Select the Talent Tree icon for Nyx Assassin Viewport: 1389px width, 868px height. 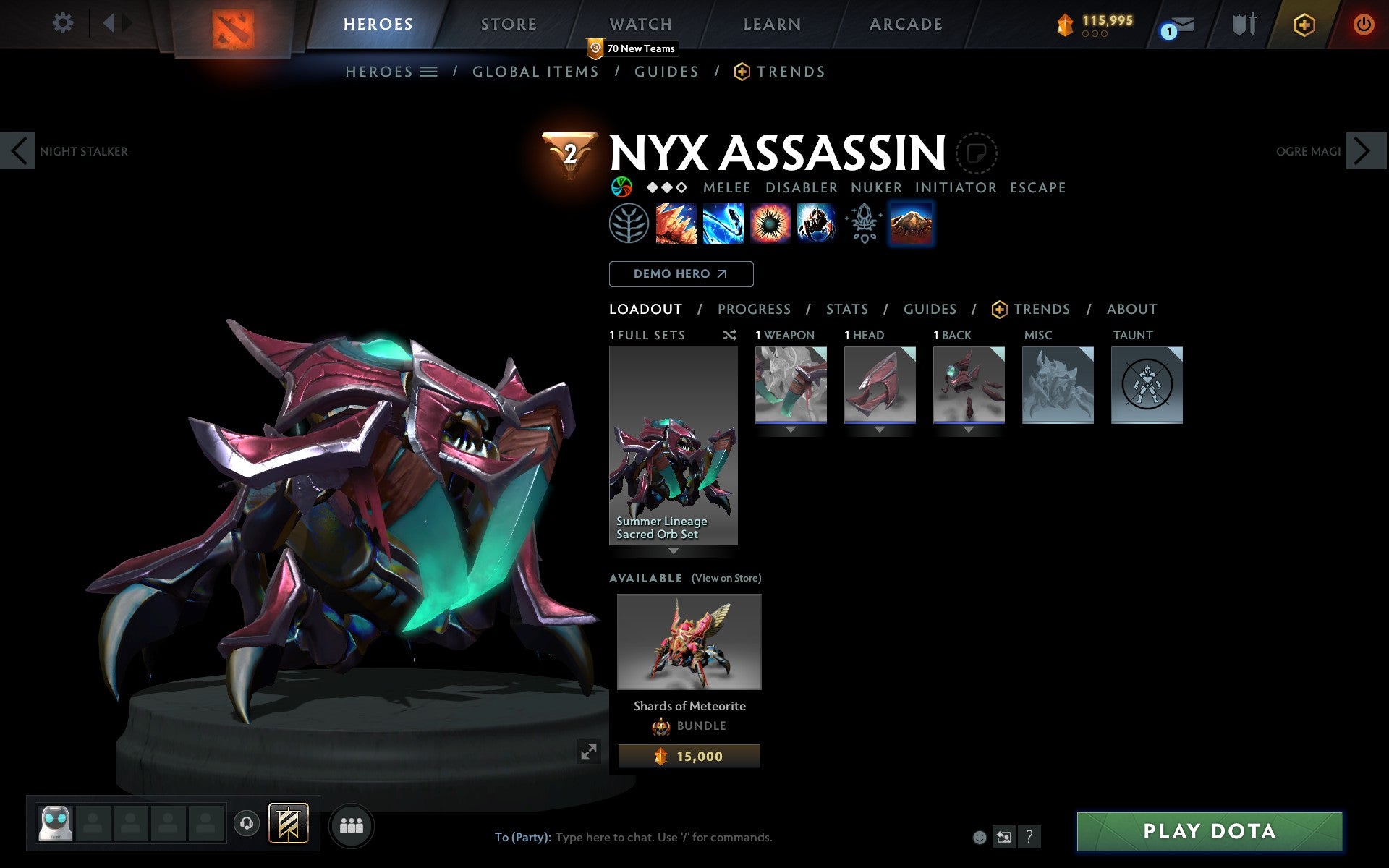tap(629, 224)
